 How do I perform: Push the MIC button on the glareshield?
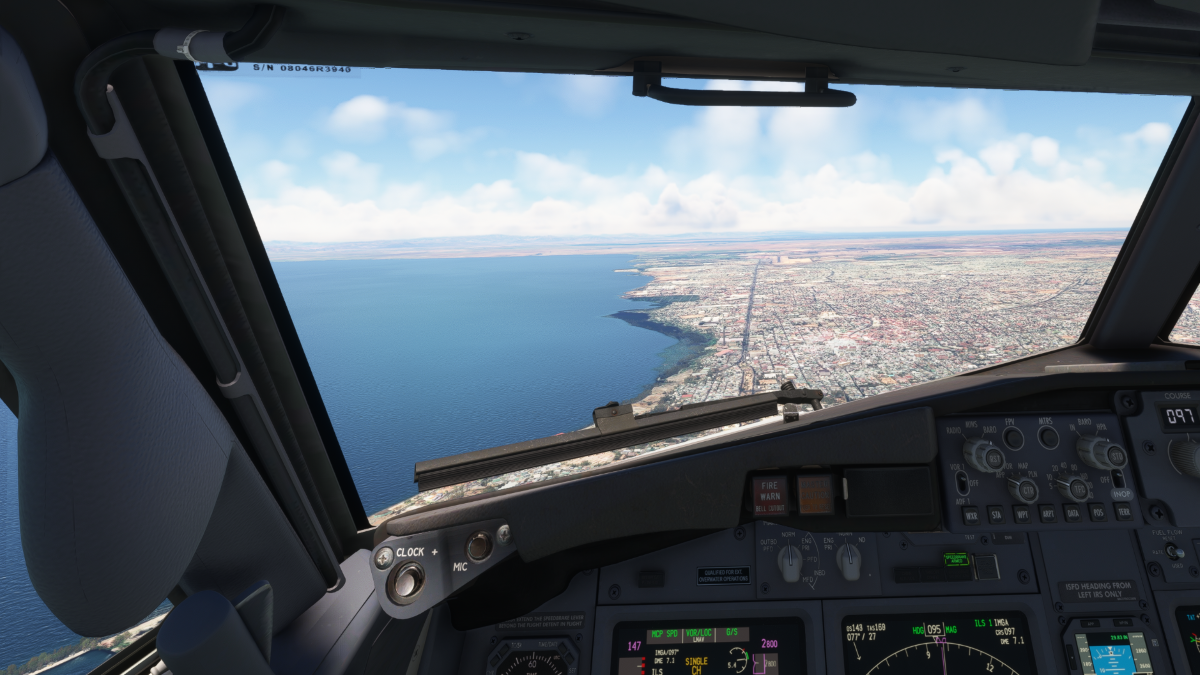pos(479,545)
